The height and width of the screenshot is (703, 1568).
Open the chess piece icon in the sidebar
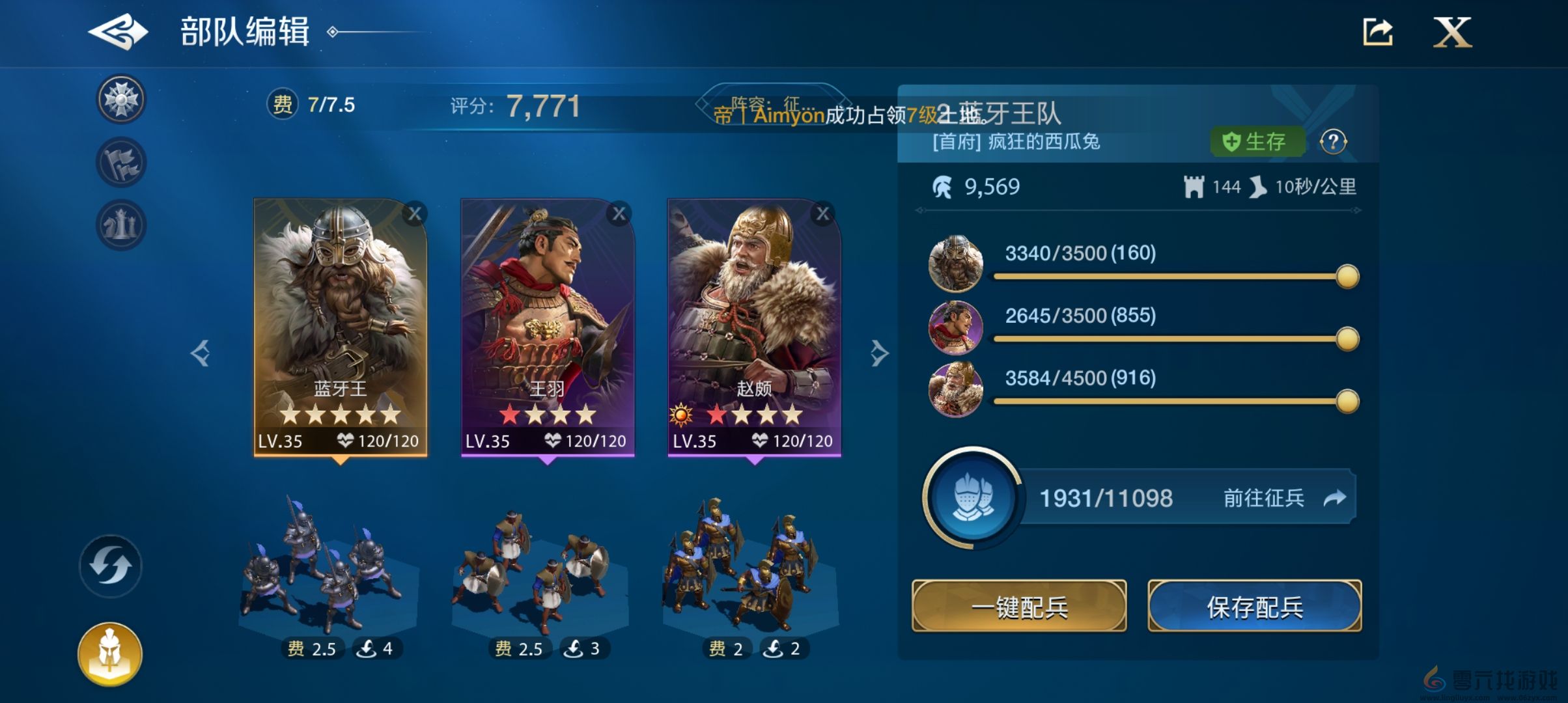point(120,224)
